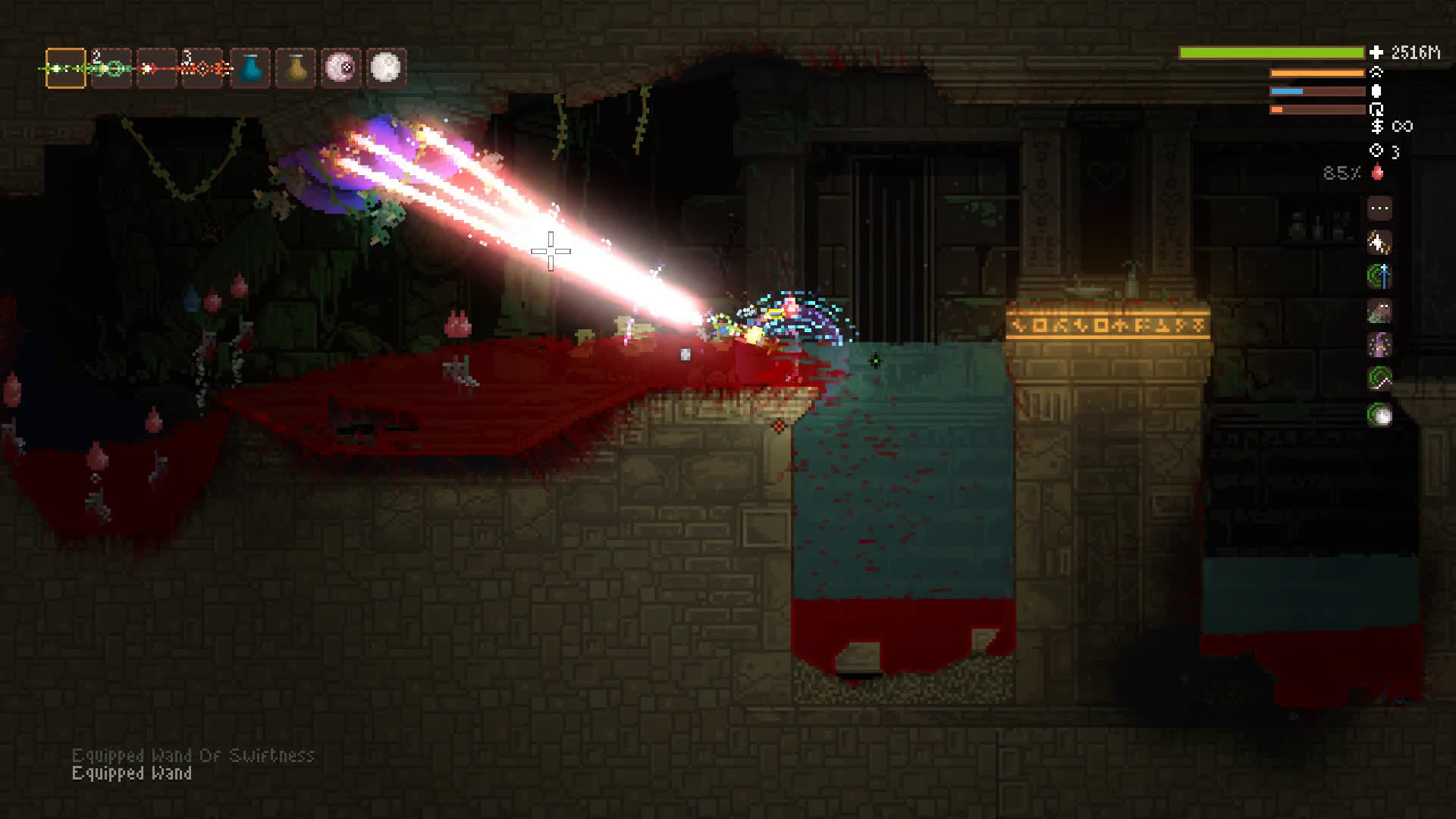Select the orange diamond wand slot
Screen dimensions: 1456x819
pos(203,68)
